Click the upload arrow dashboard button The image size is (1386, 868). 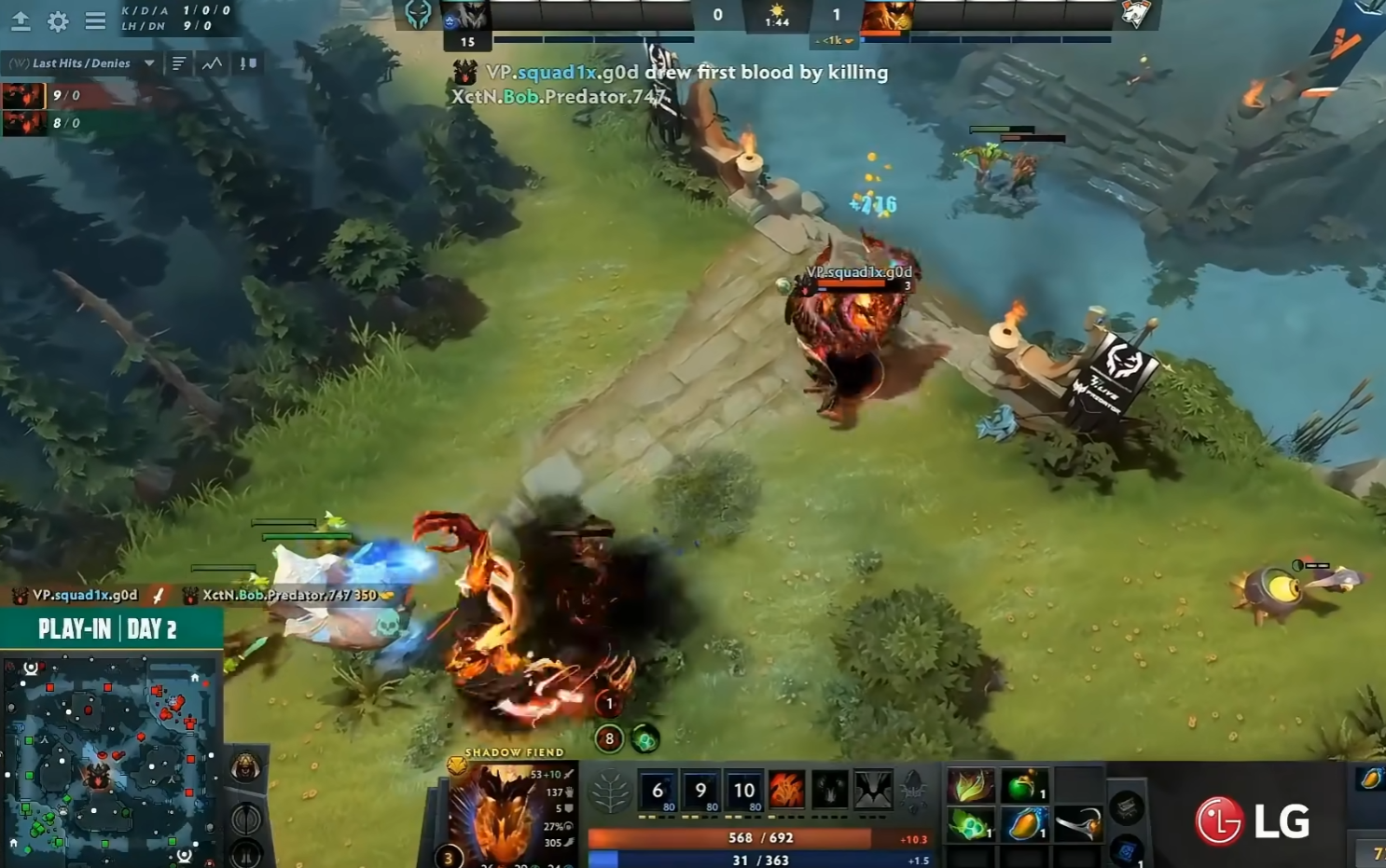[x=21, y=21]
